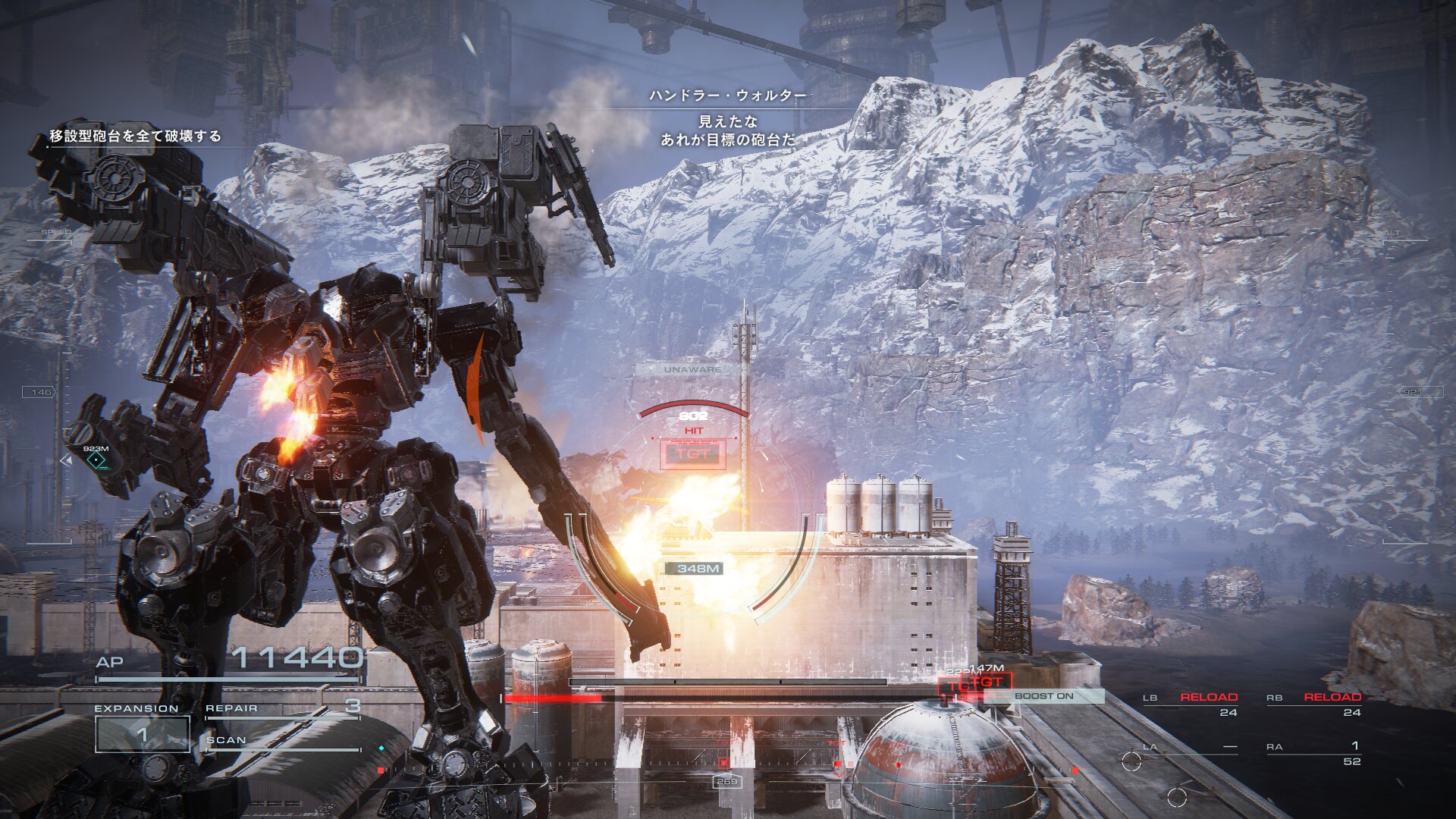Image resolution: width=1456 pixels, height=819 pixels.
Task: Select the 923M waypoint marker
Action: point(96,460)
